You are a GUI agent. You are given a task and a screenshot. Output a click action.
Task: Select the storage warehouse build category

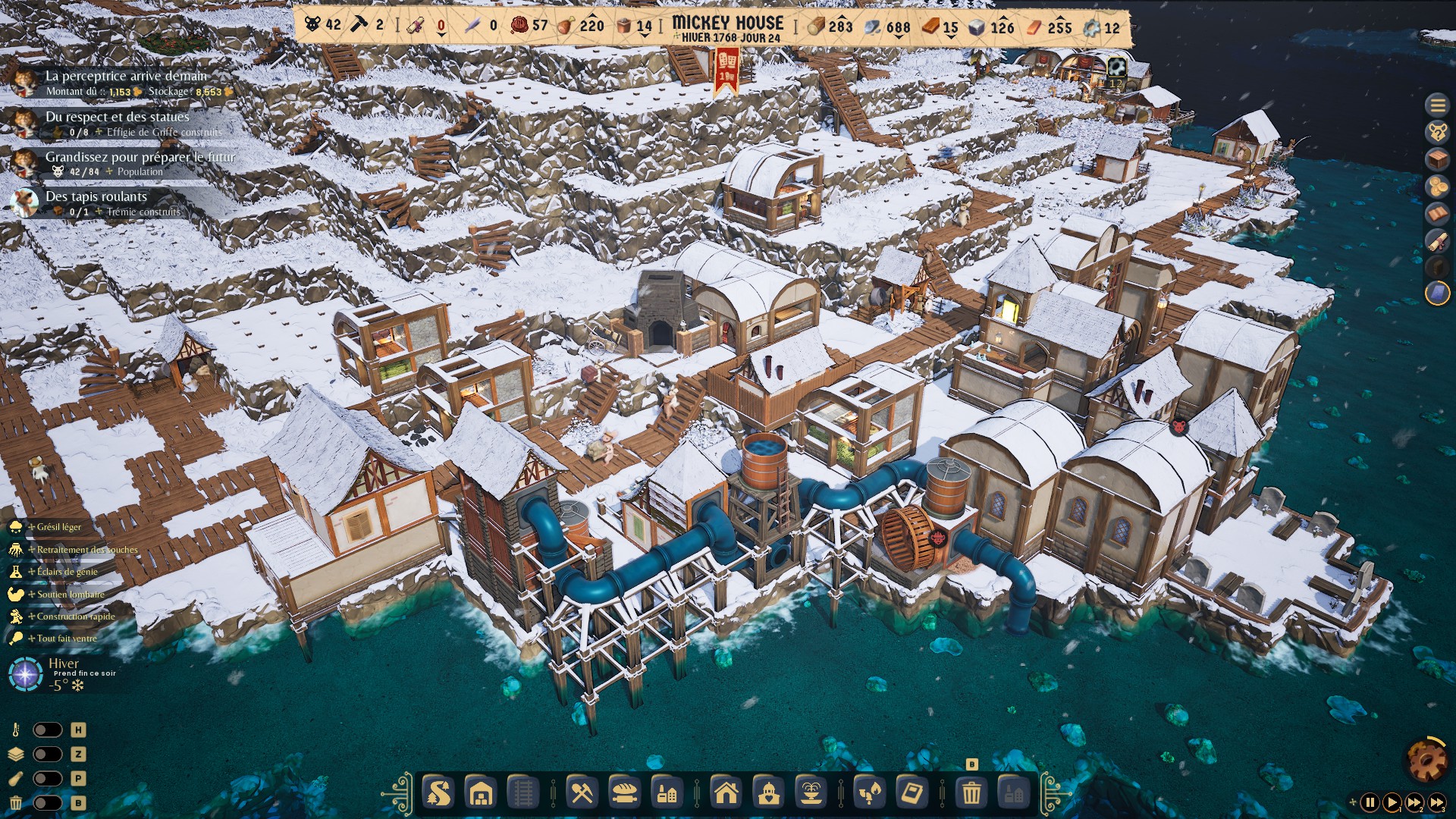coord(481,794)
